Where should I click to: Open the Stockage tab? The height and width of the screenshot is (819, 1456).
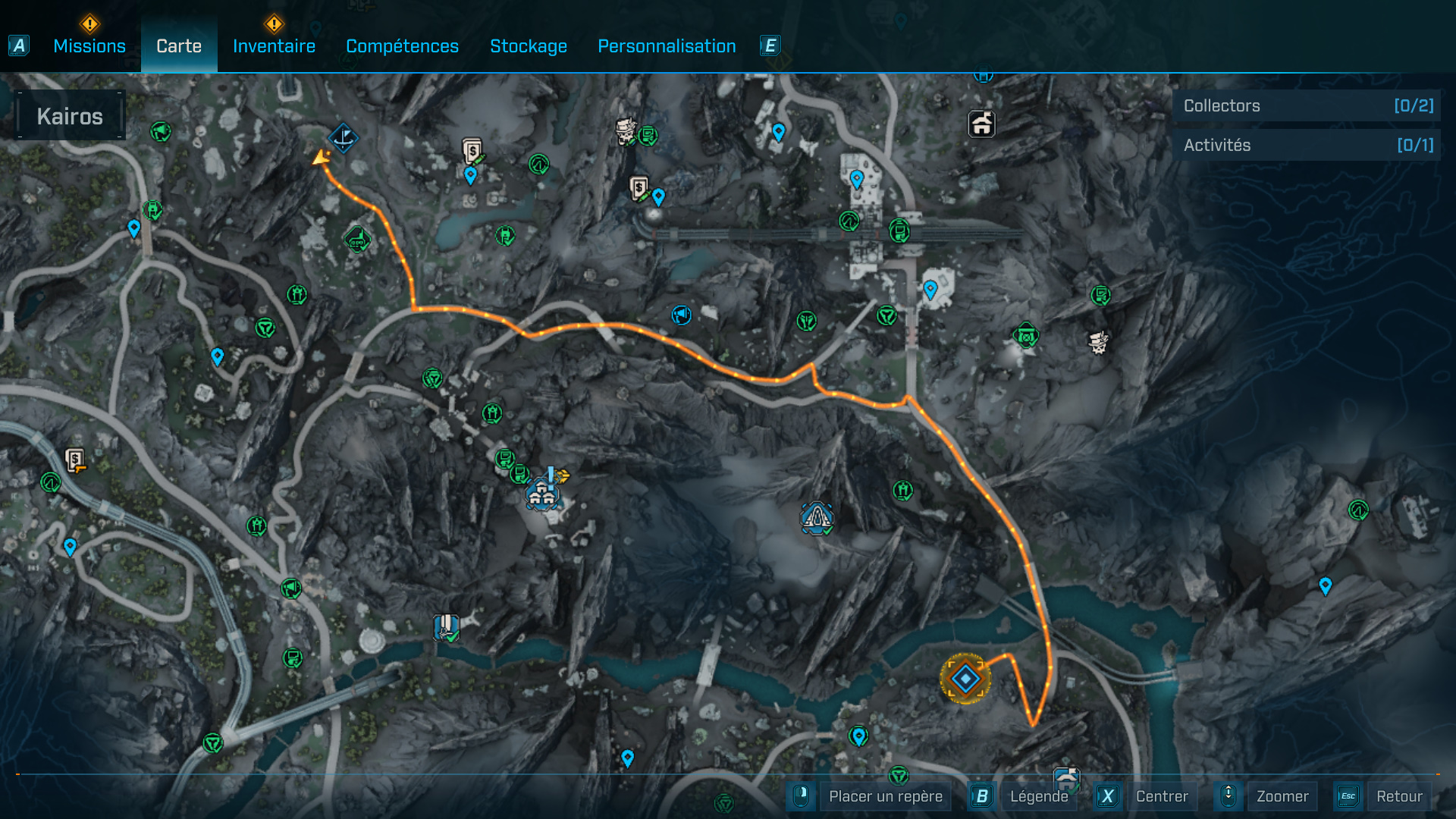click(529, 46)
